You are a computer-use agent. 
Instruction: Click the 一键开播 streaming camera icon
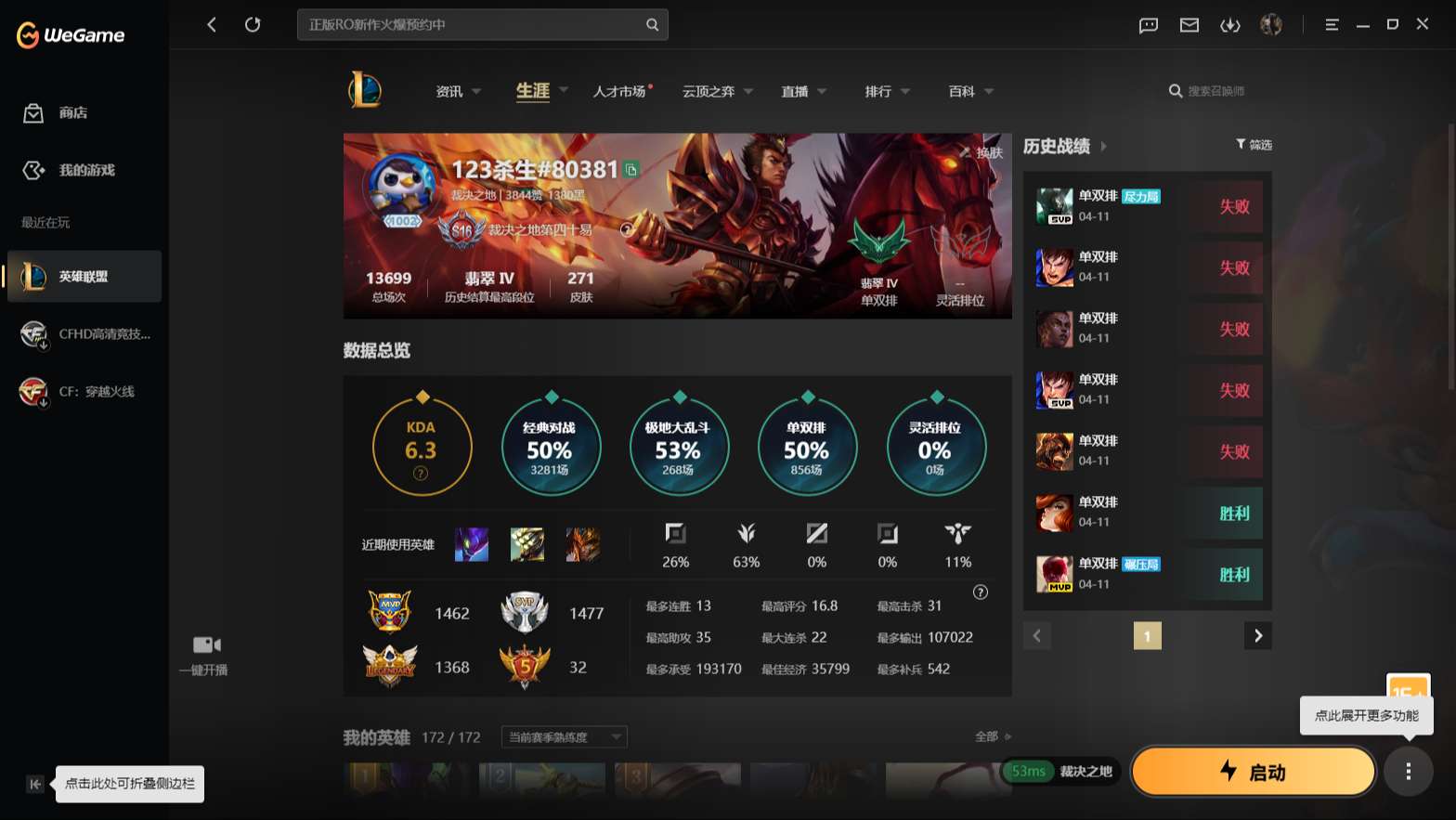click(x=205, y=644)
